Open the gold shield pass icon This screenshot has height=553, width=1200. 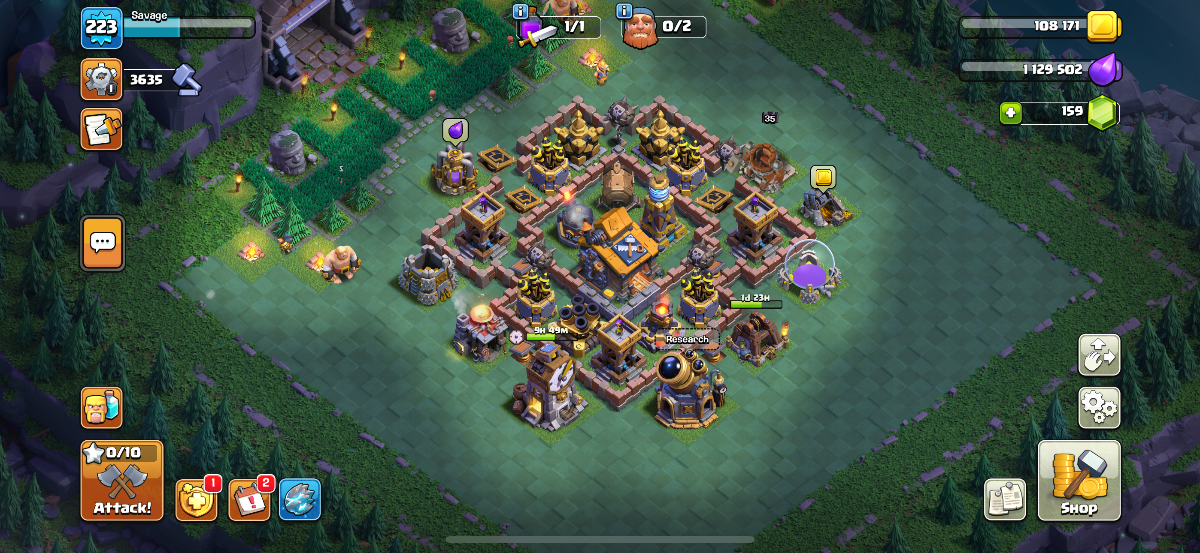click(x=195, y=499)
